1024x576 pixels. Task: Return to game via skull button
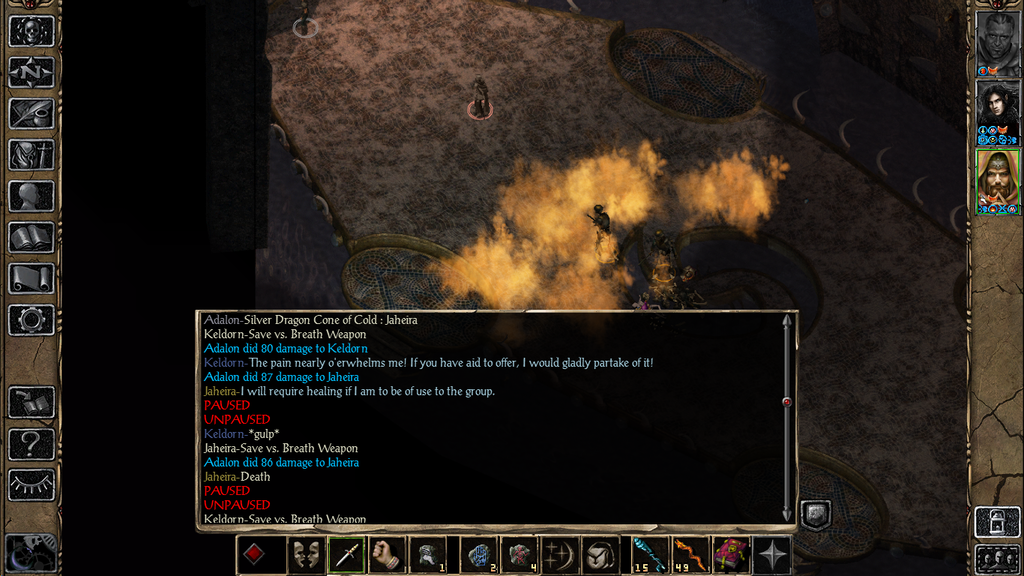tap(31, 31)
